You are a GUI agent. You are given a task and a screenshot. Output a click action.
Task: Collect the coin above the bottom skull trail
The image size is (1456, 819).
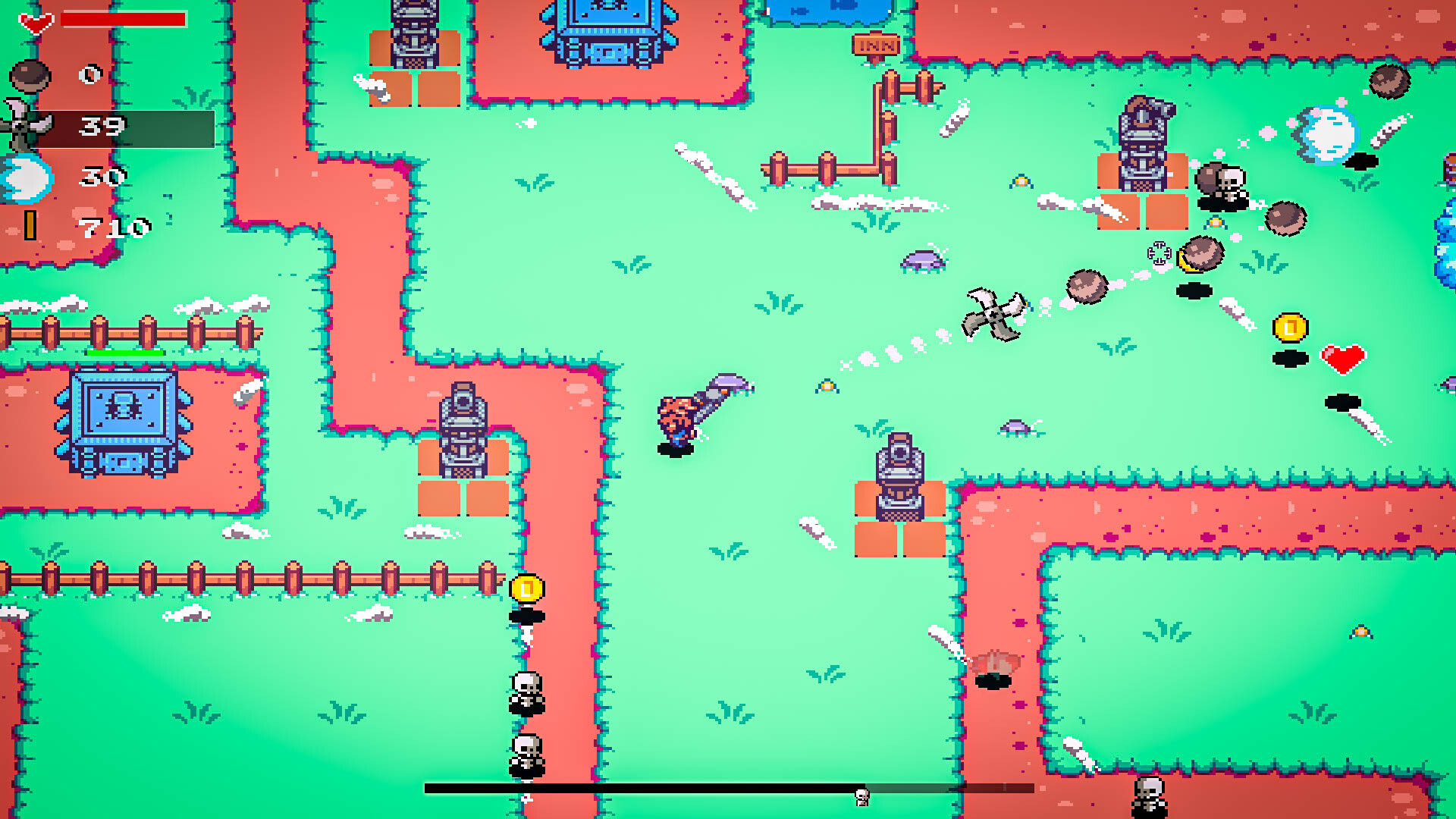click(x=526, y=586)
